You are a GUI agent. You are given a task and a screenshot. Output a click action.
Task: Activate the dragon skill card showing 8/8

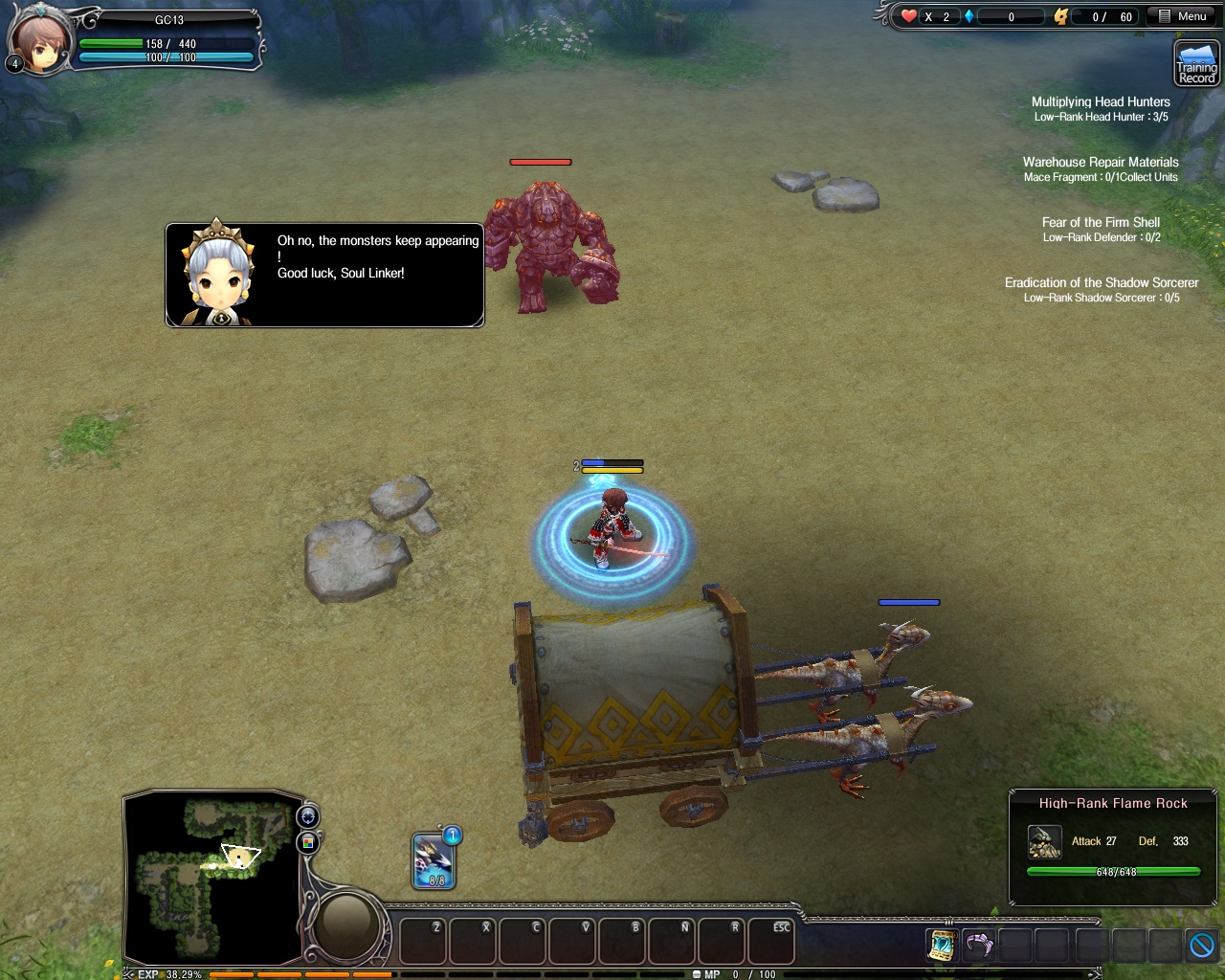pyautogui.click(x=433, y=860)
